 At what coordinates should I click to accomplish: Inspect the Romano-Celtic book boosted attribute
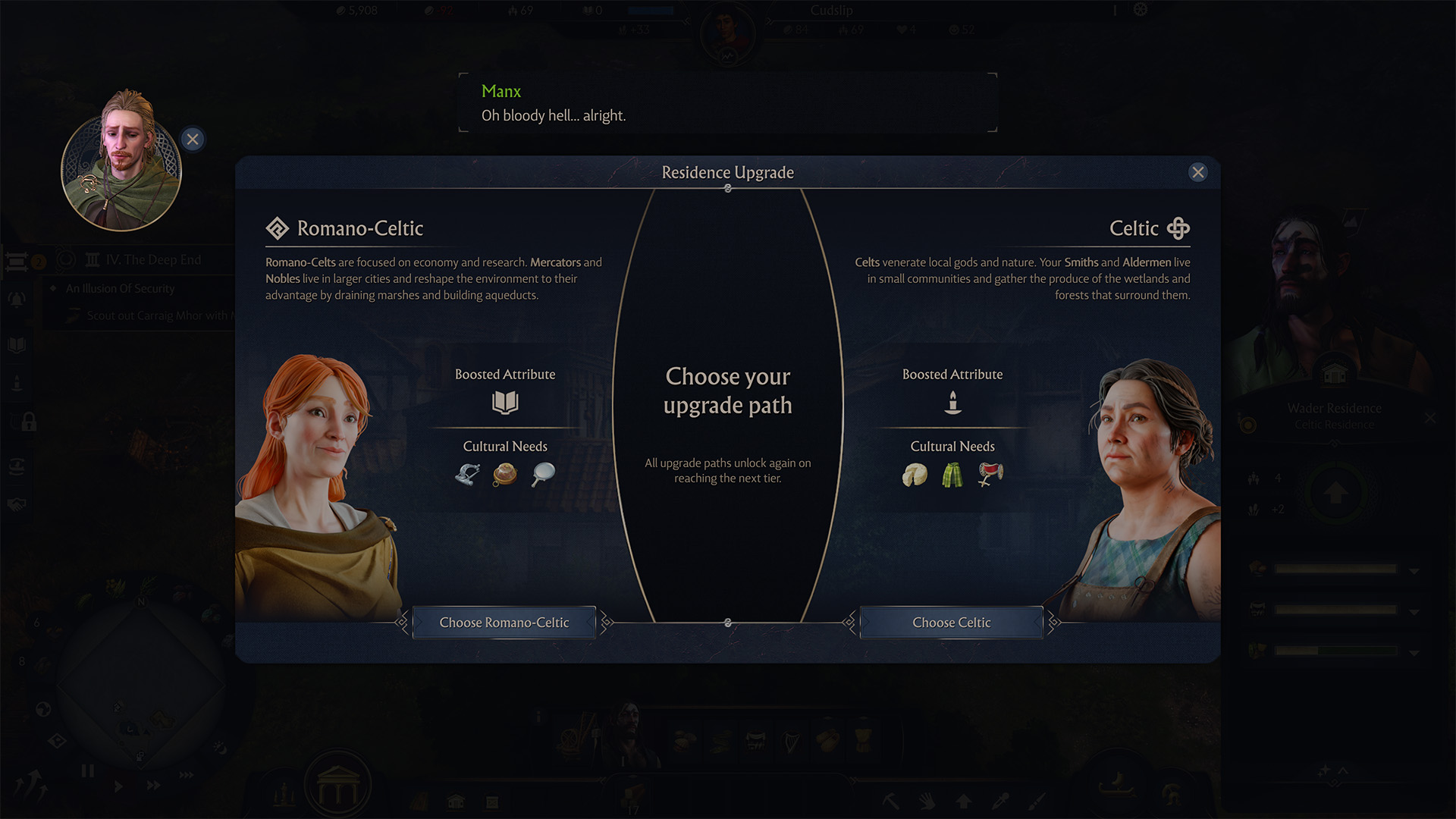click(x=505, y=402)
